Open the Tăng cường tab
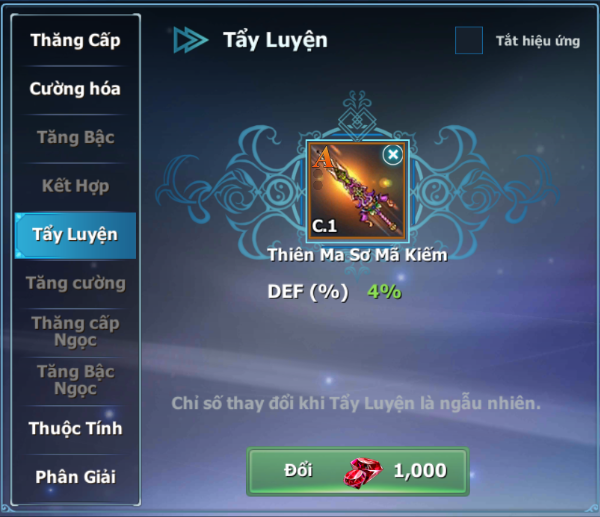 pos(75,283)
